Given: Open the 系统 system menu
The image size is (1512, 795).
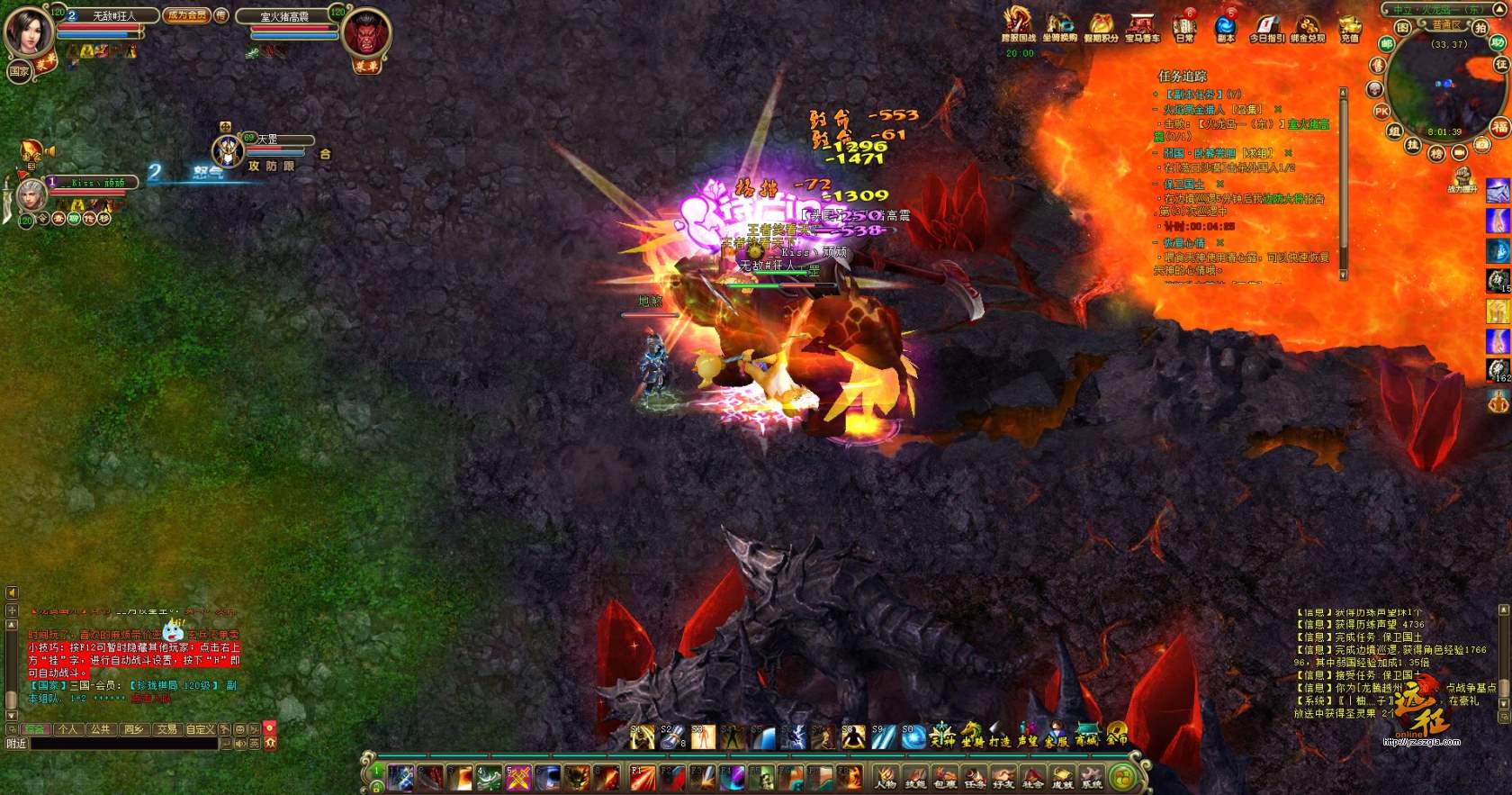Looking at the screenshot, I should tap(1092, 776).
